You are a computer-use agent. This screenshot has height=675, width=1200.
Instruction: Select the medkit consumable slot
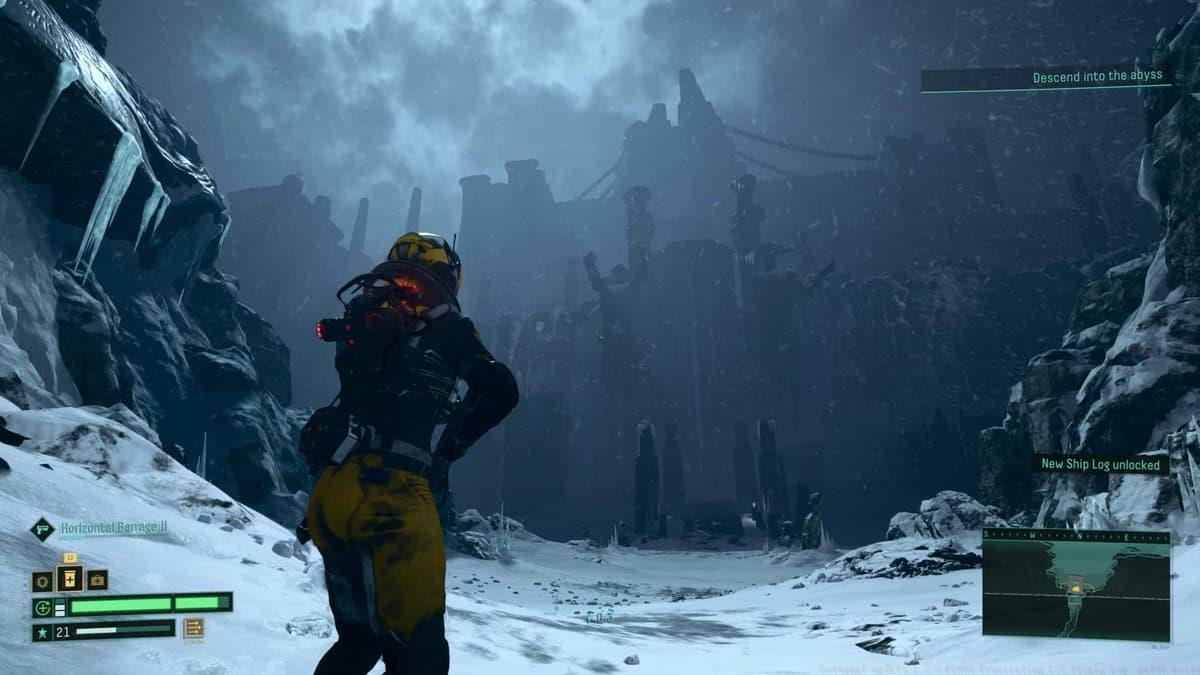tap(97, 581)
